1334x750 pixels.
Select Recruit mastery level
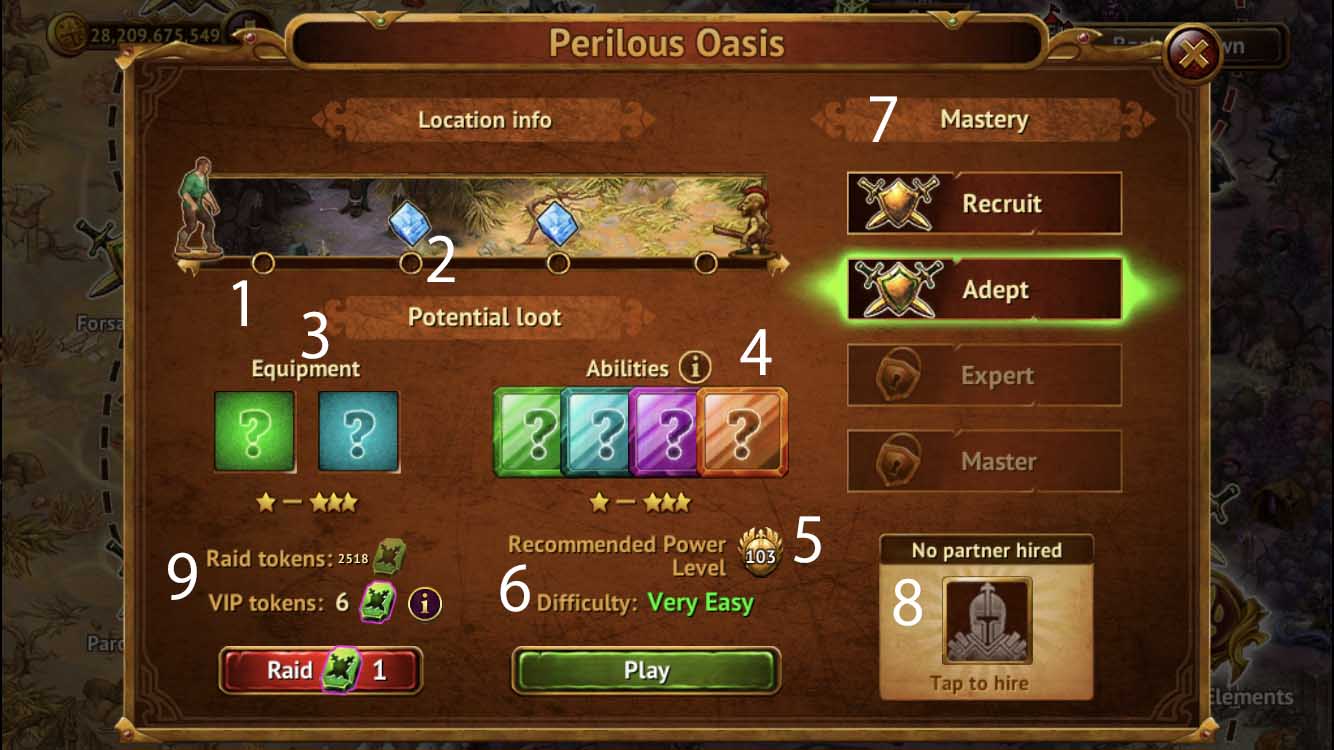(984, 203)
